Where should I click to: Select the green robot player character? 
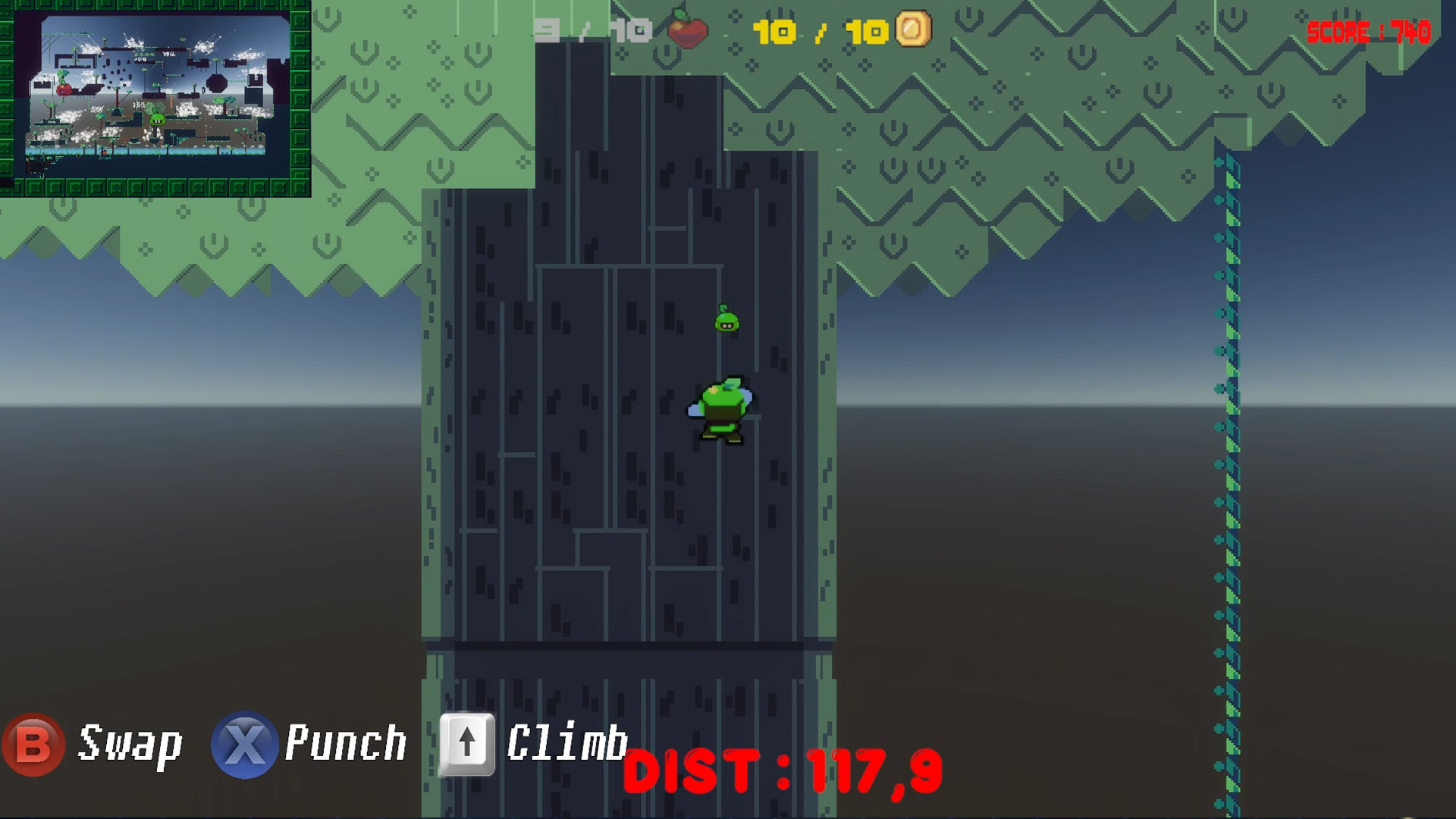[722, 409]
